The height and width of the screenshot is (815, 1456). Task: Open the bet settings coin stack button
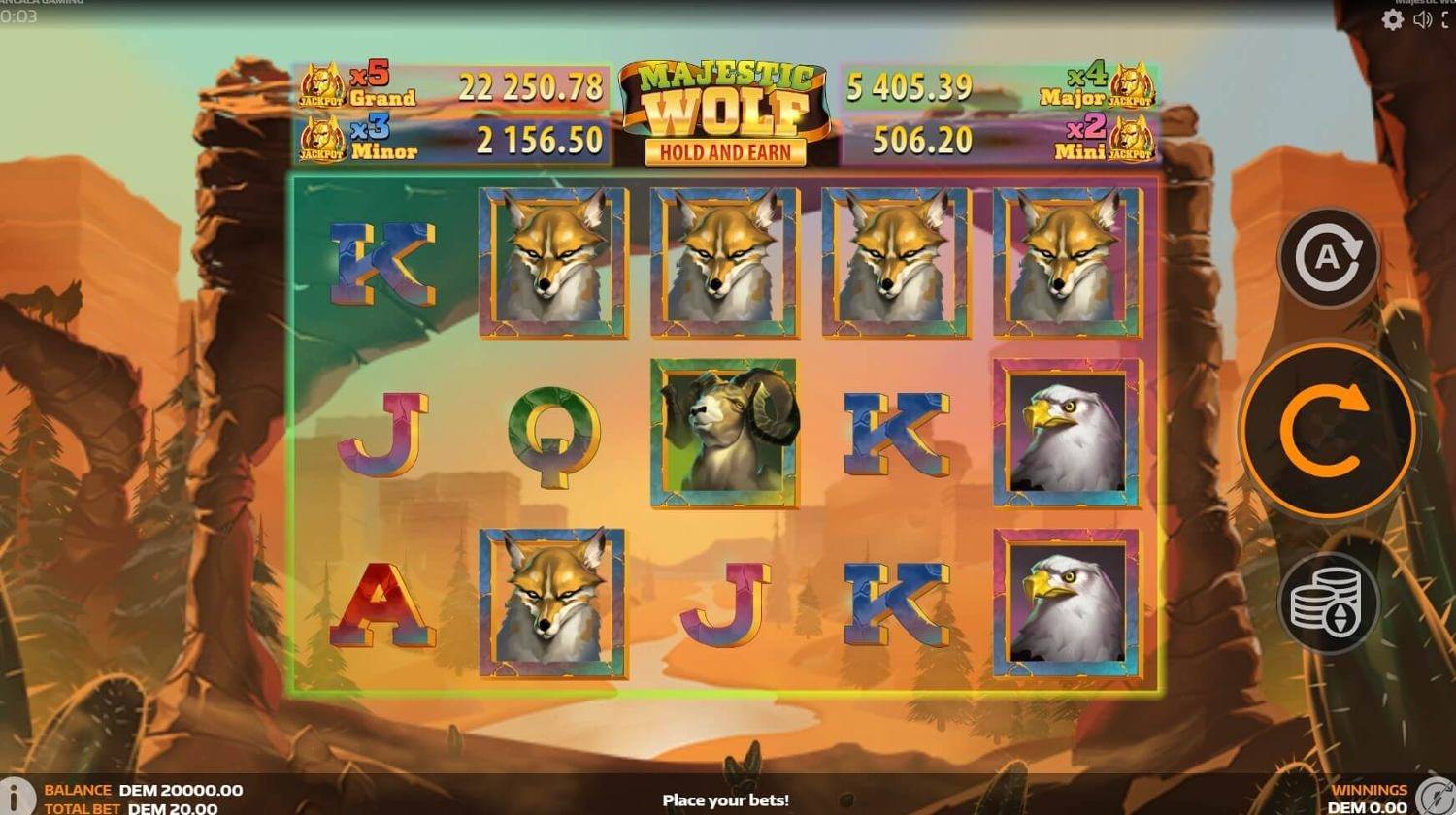click(1327, 602)
